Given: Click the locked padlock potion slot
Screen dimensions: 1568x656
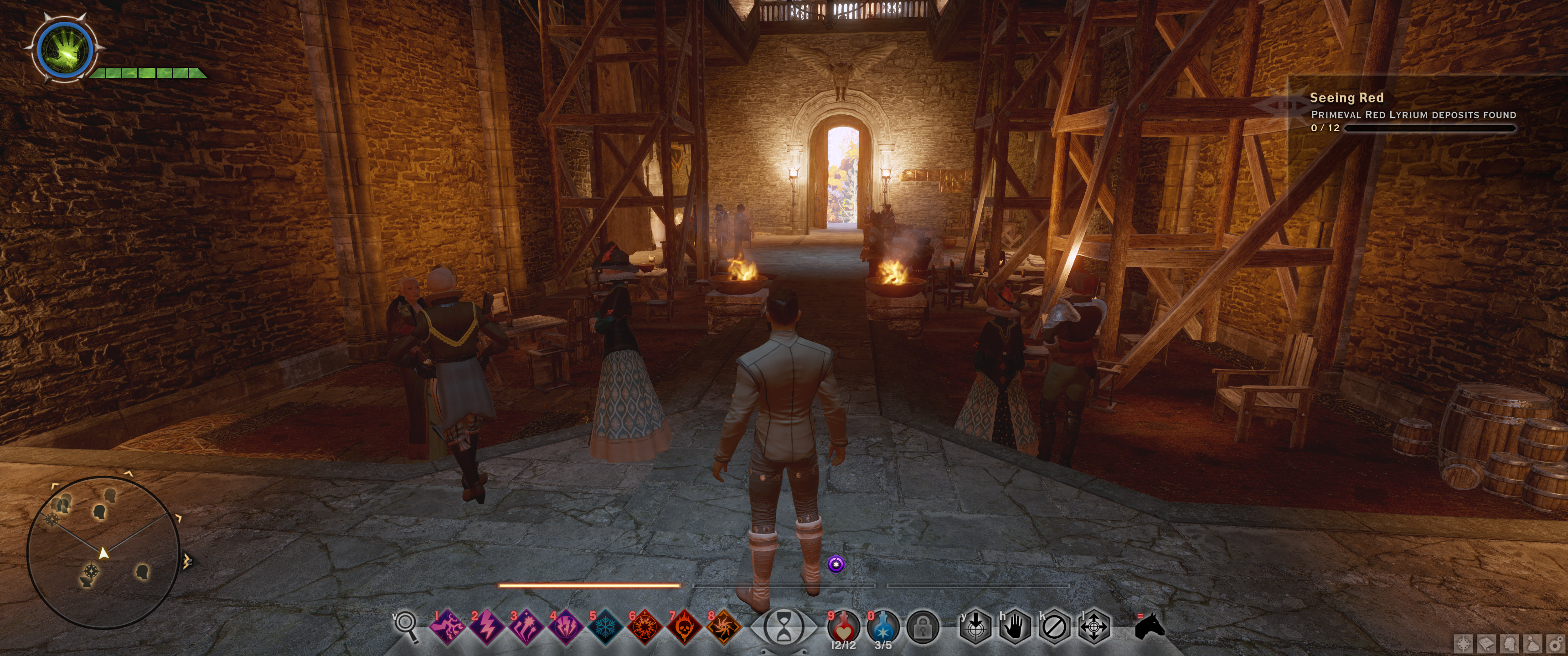Looking at the screenshot, I should 922,627.
